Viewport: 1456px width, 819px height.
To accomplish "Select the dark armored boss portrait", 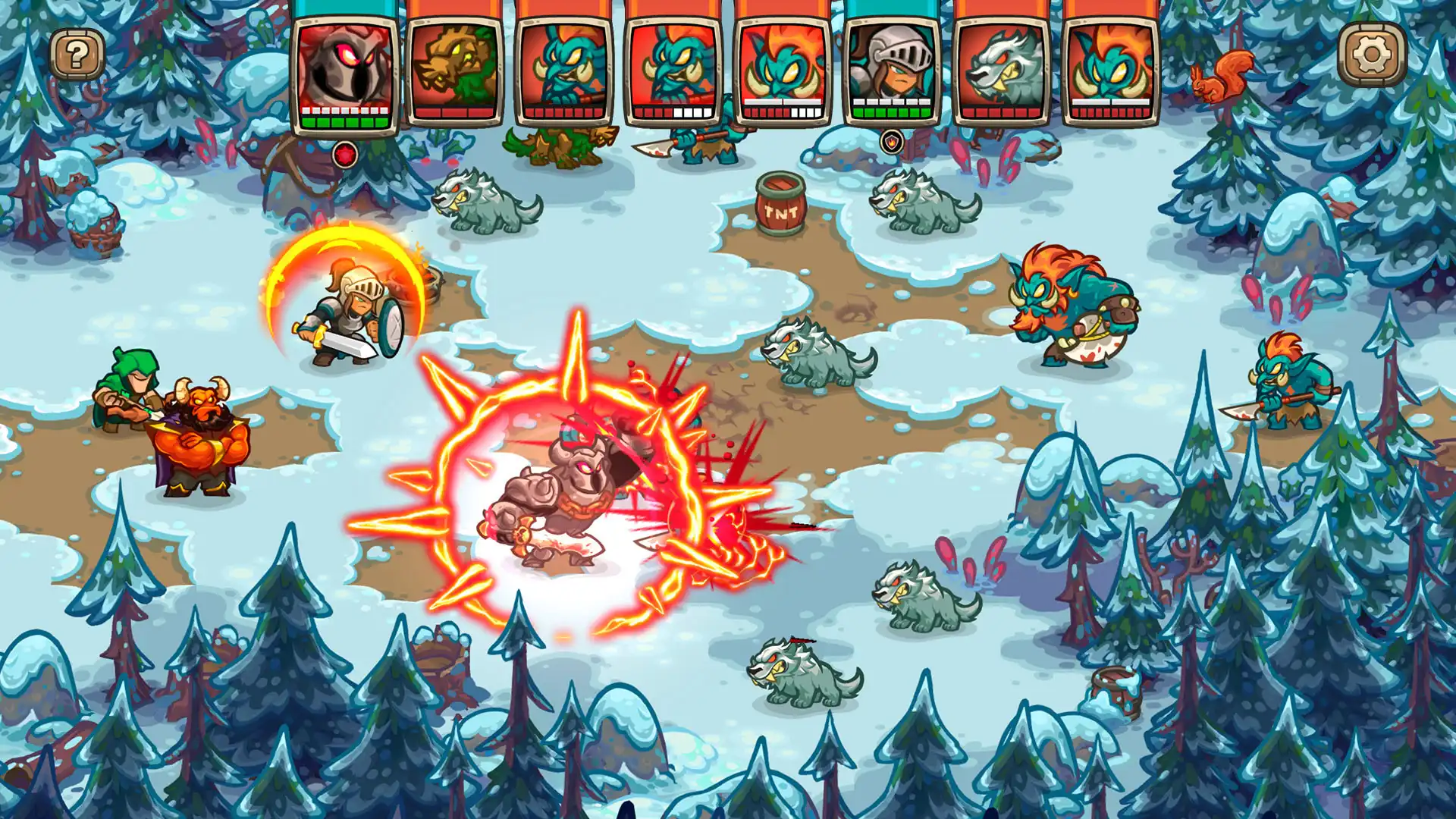I will coord(345,68).
